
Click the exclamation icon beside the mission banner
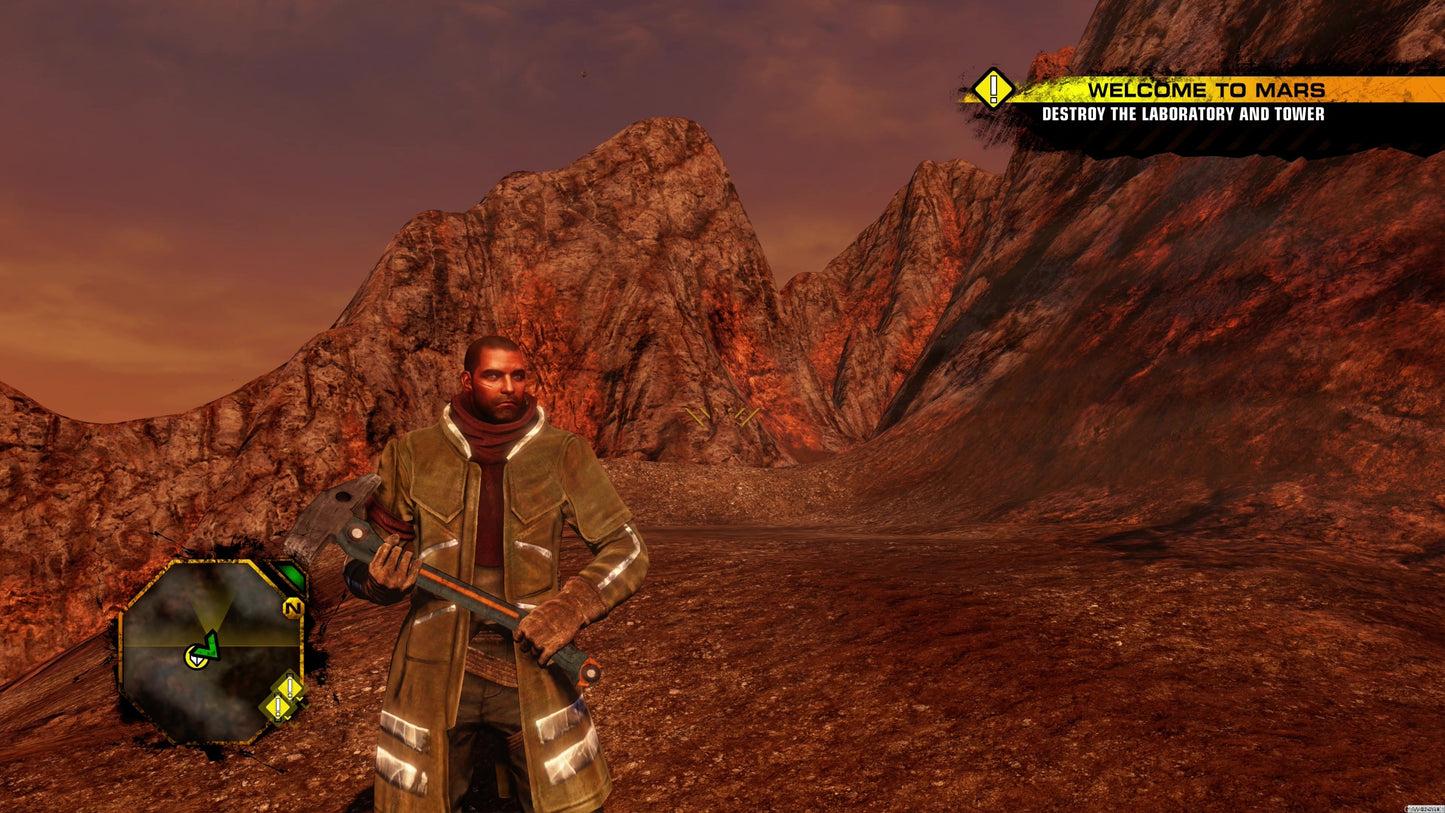tap(991, 88)
